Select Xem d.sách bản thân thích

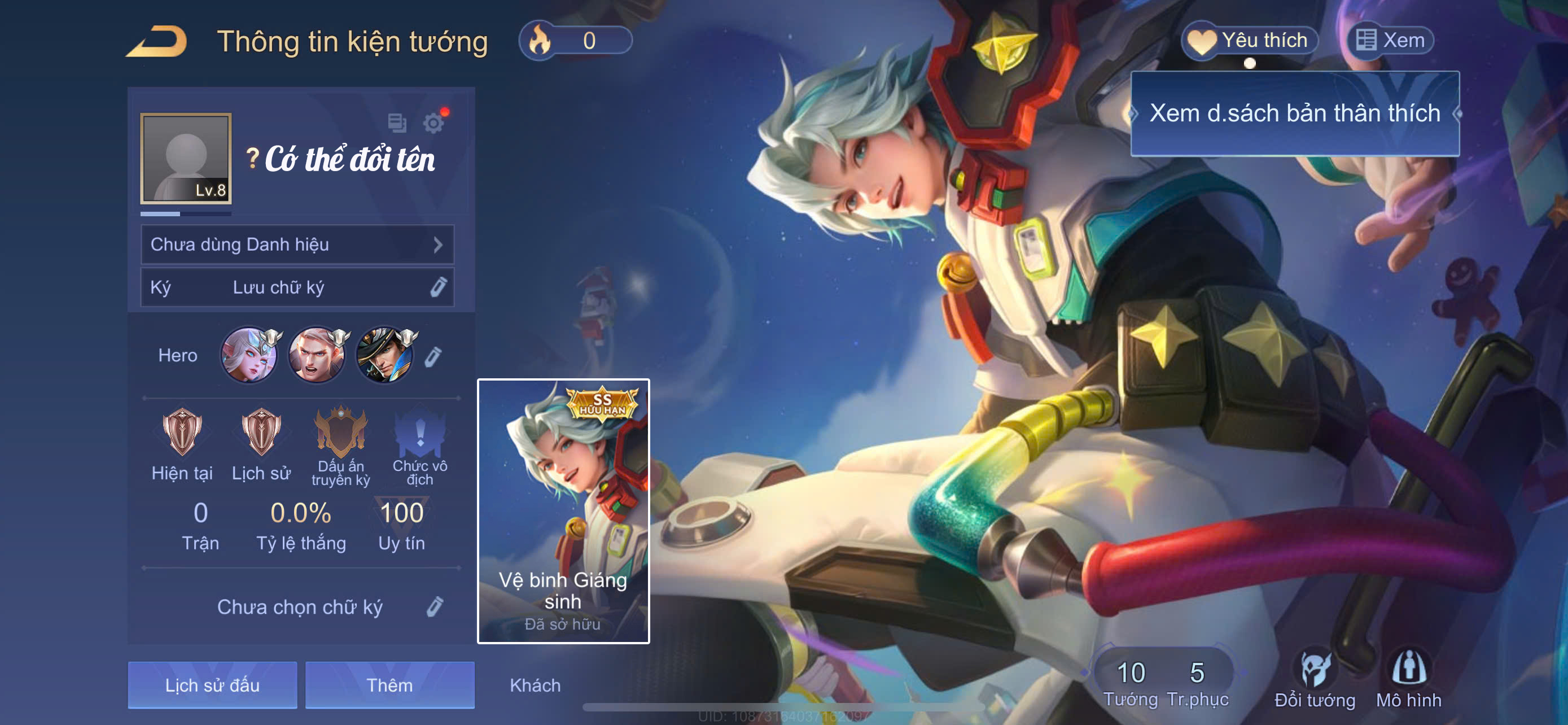tap(1294, 114)
